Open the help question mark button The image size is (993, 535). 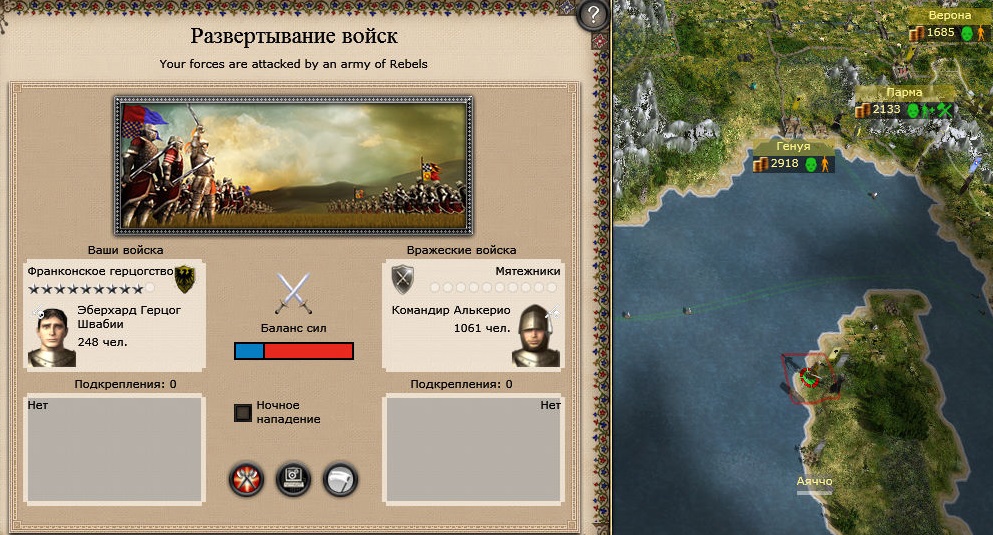coord(594,15)
